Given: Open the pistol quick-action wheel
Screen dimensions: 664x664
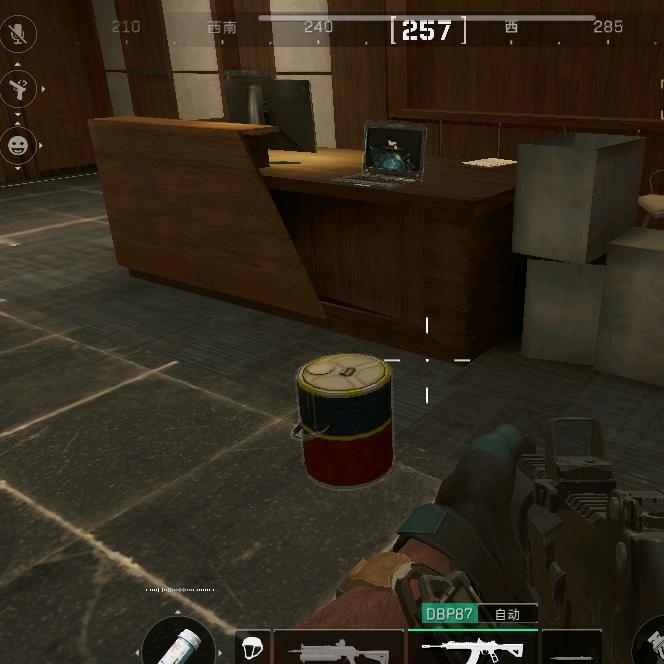Looking at the screenshot, I should [x=18, y=89].
